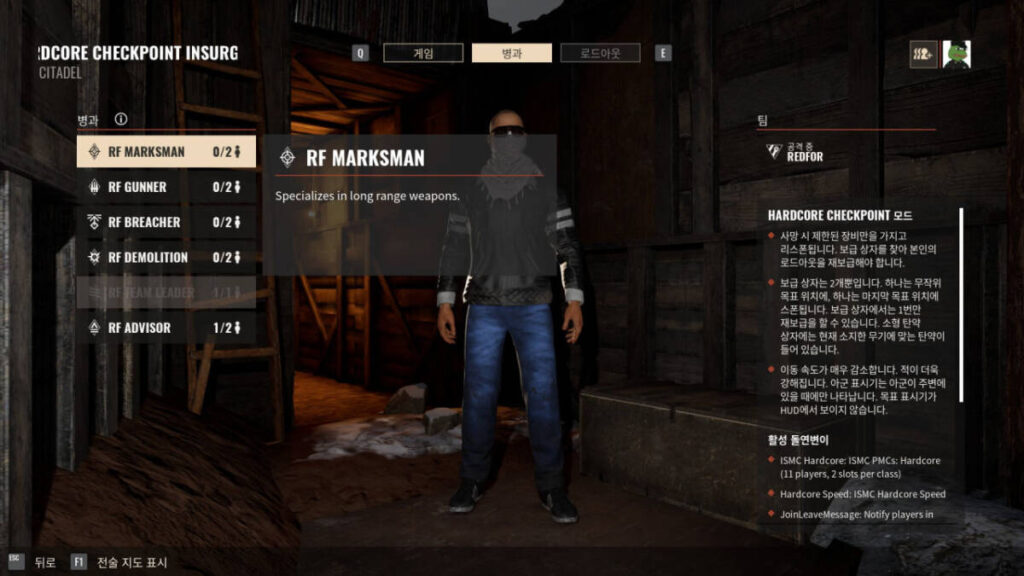
Task: Choose the RF Team Leader class
Action: 166,292
